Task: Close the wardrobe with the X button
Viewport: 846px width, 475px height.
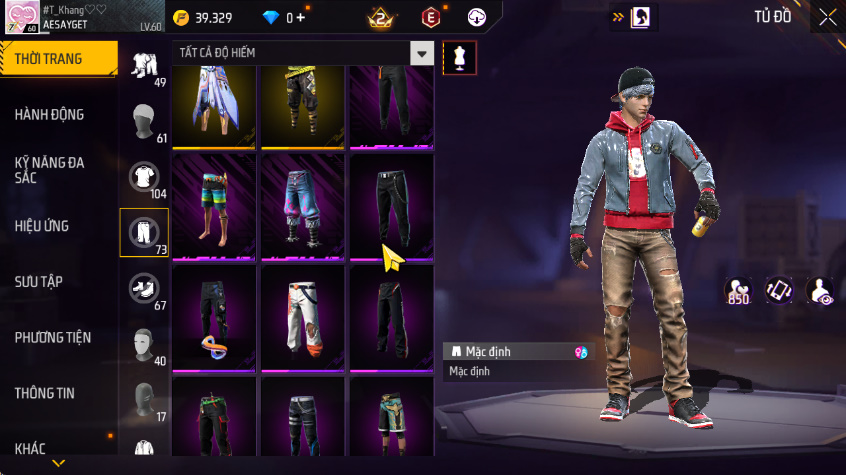Action: coord(827,18)
